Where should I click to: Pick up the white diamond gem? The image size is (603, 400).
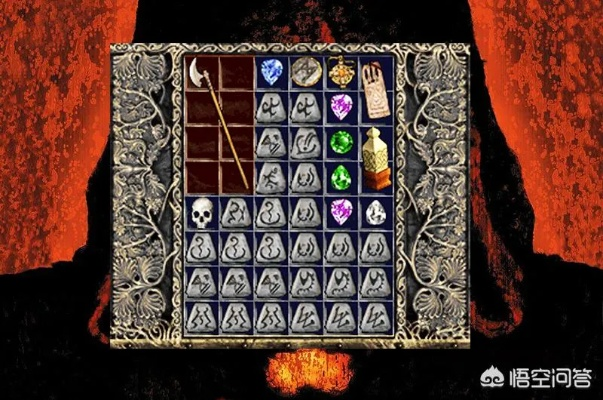(375, 212)
